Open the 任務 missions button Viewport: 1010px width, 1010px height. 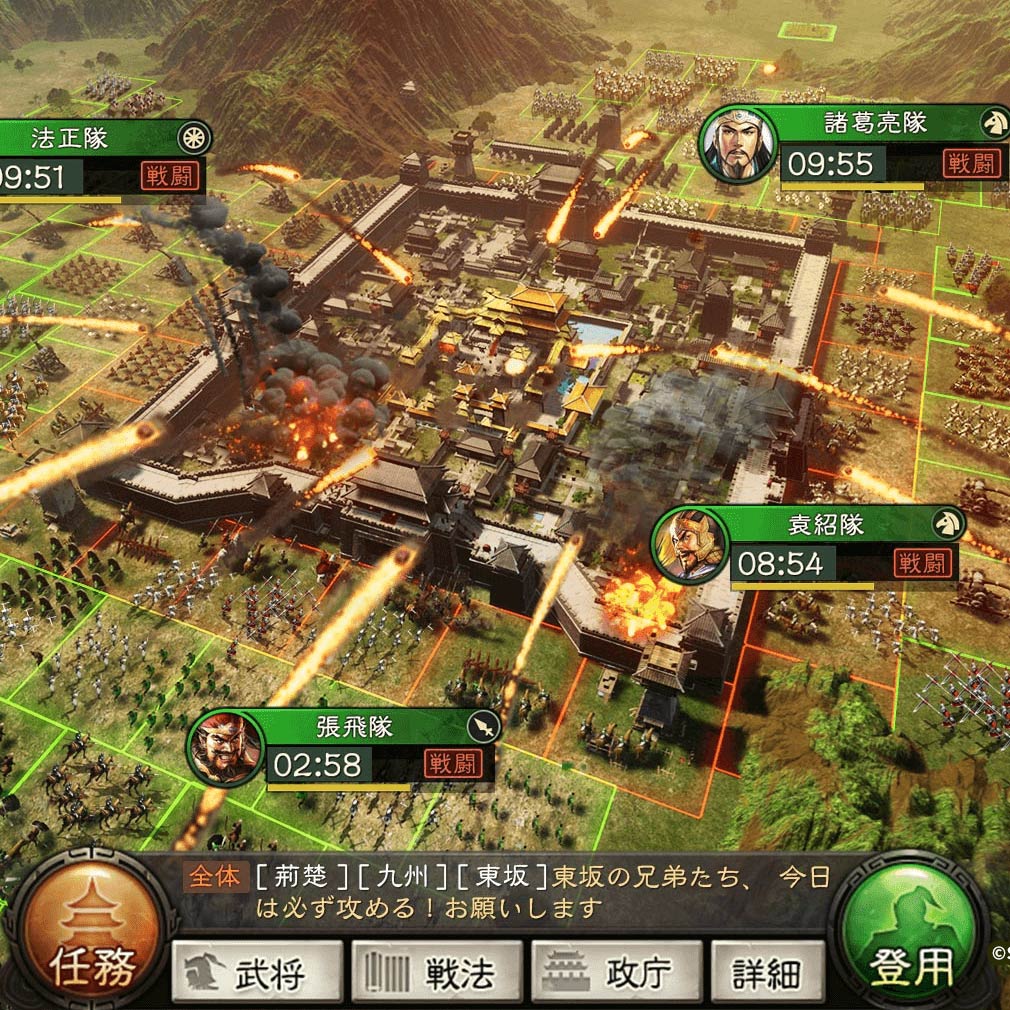pos(91,933)
